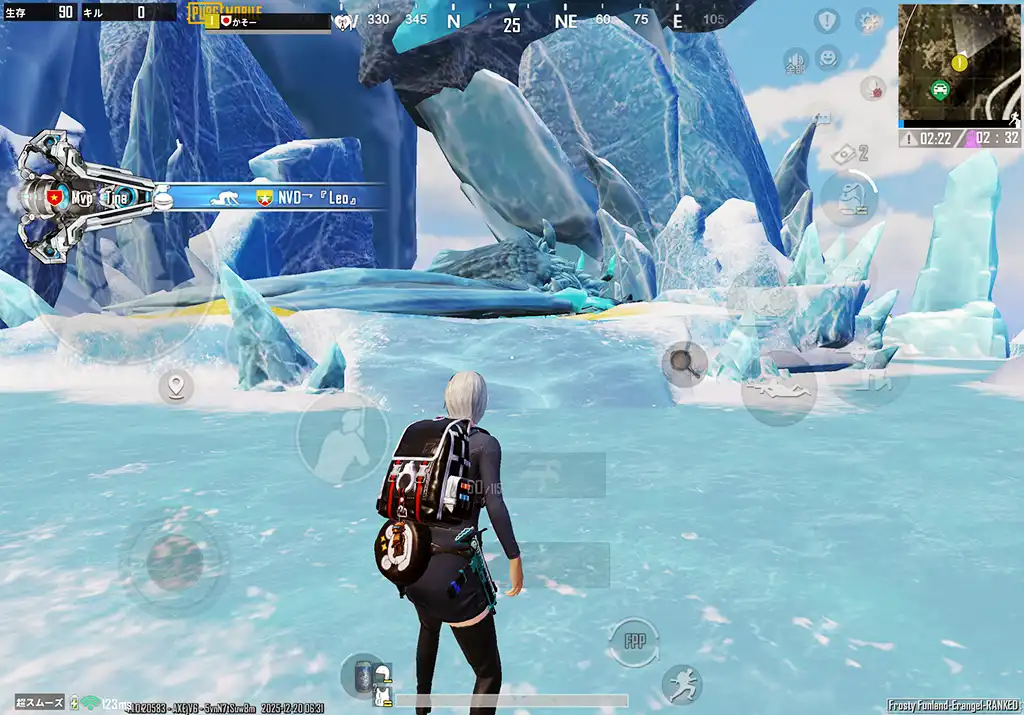The width and height of the screenshot is (1024, 715).
Task: Use the energy drink can item
Action: (x=360, y=674)
